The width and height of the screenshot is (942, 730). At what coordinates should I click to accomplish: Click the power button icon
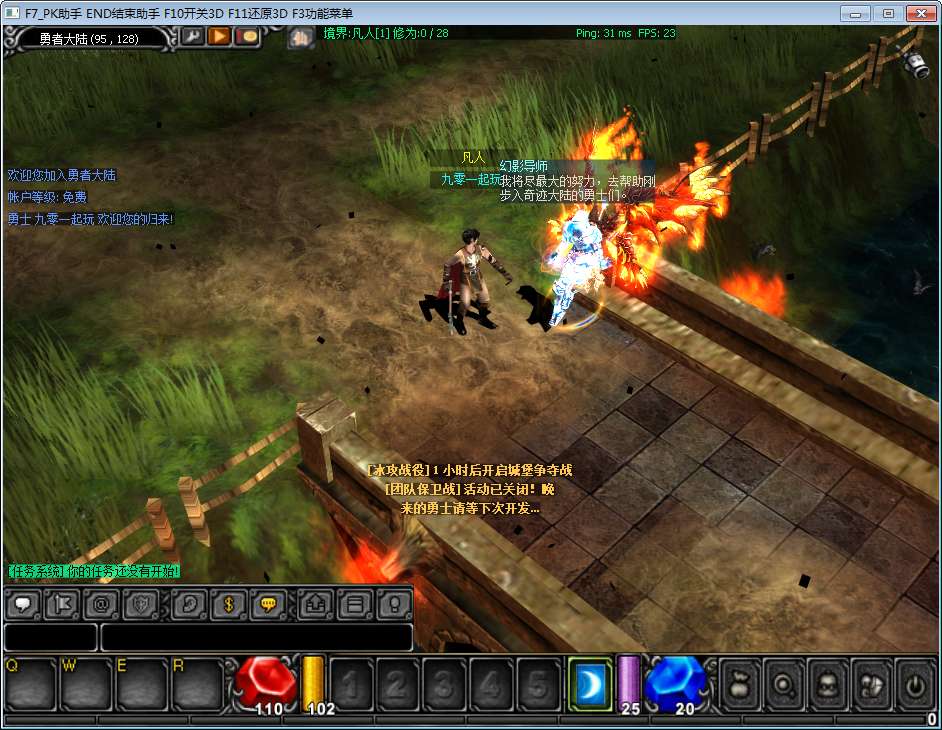[x=915, y=684]
